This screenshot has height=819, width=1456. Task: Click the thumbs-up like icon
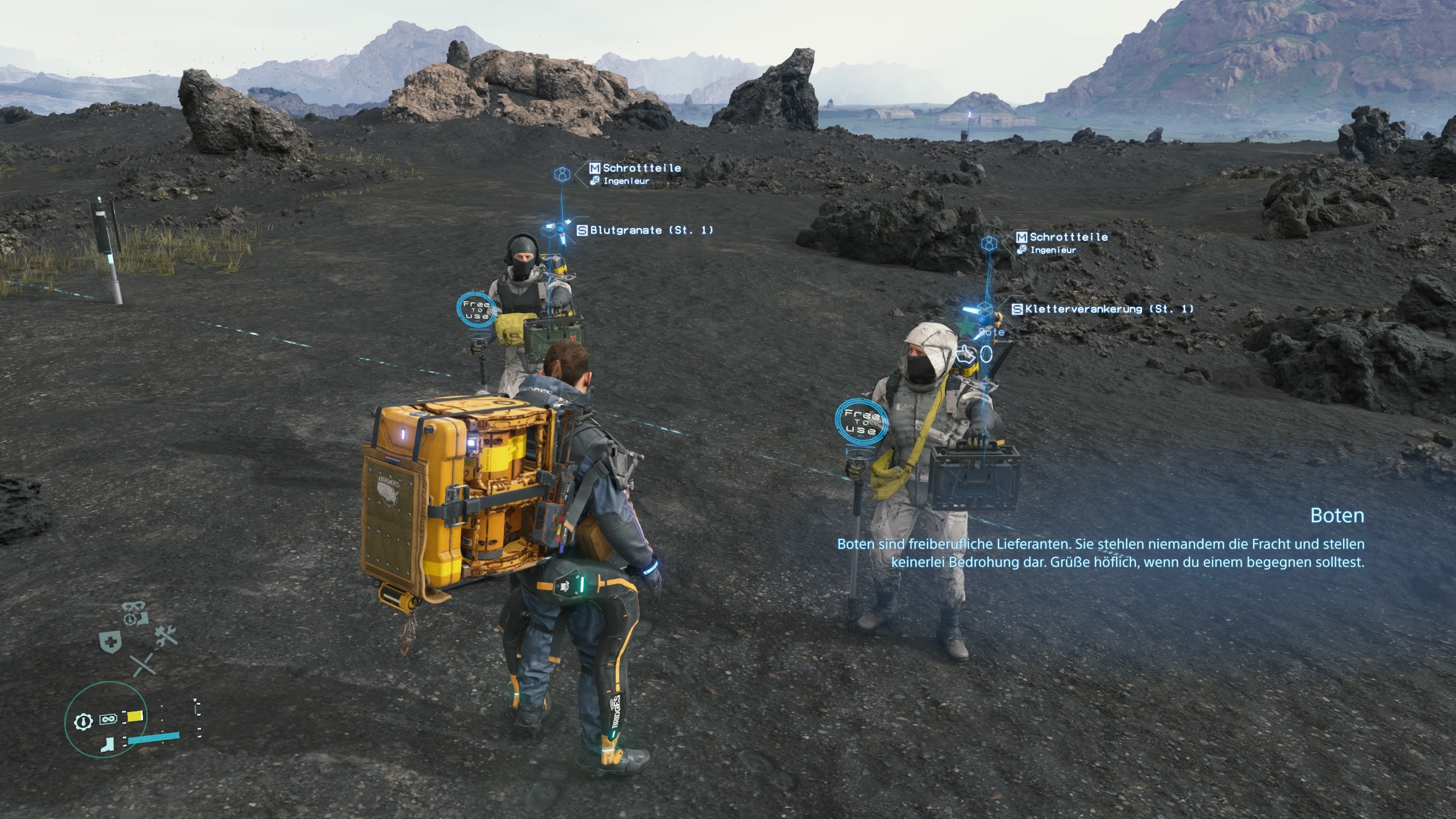pos(966,354)
